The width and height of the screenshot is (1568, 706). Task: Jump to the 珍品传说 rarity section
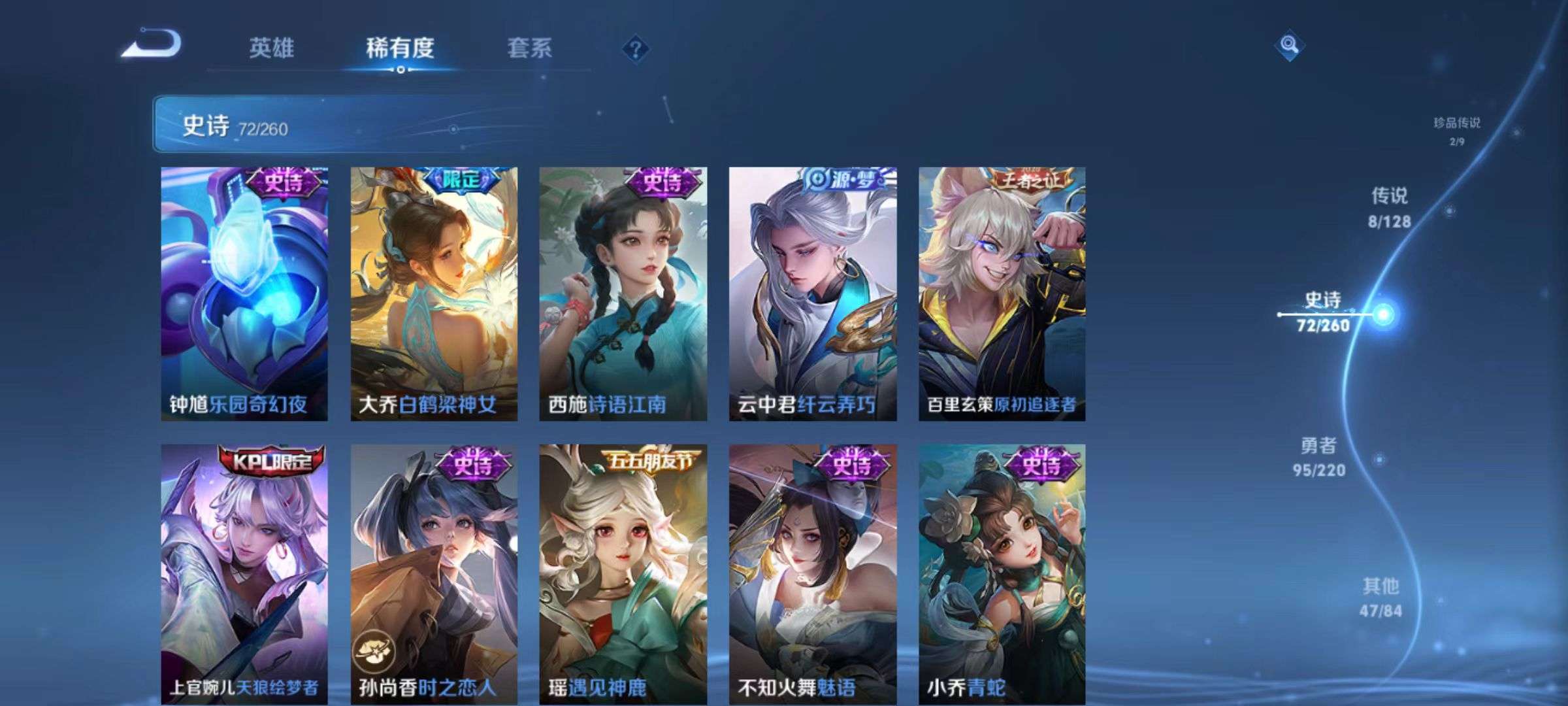1457,130
